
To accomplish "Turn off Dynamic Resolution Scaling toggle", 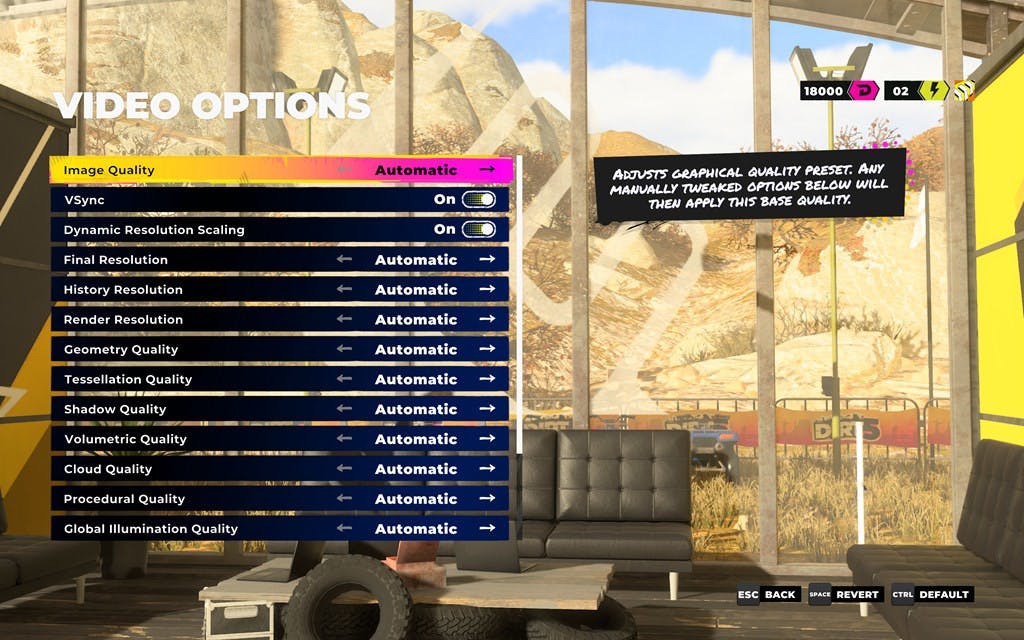I will 478,230.
